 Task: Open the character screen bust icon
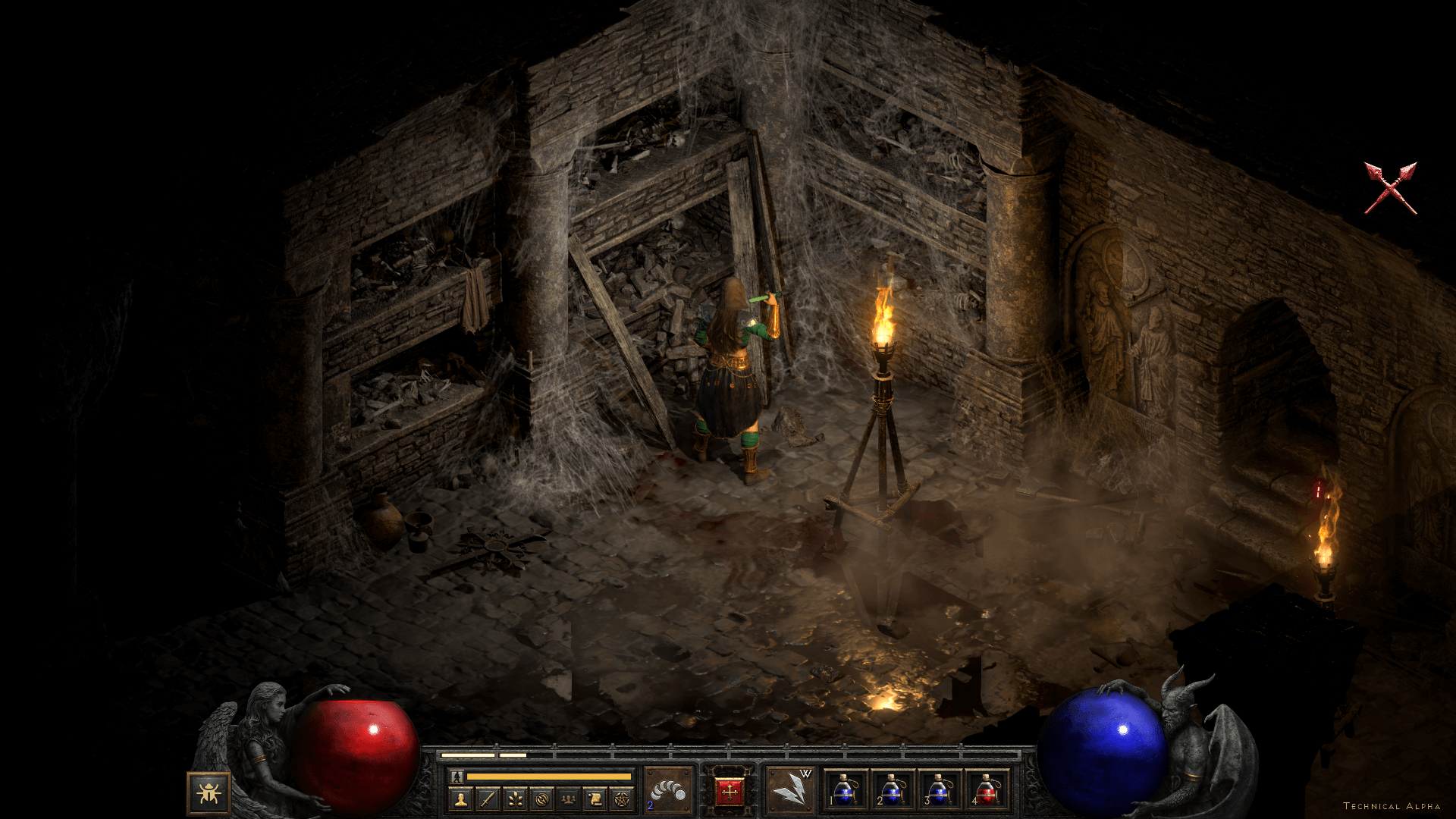coord(460,799)
